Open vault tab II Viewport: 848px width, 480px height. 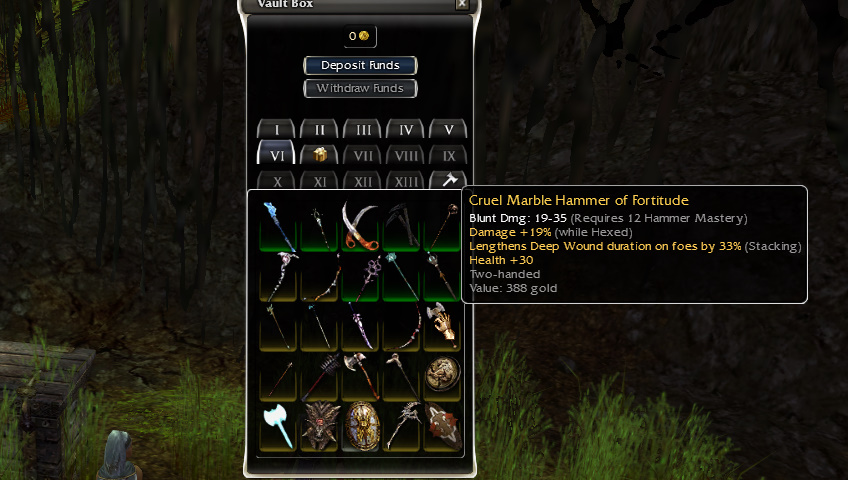[x=320, y=130]
